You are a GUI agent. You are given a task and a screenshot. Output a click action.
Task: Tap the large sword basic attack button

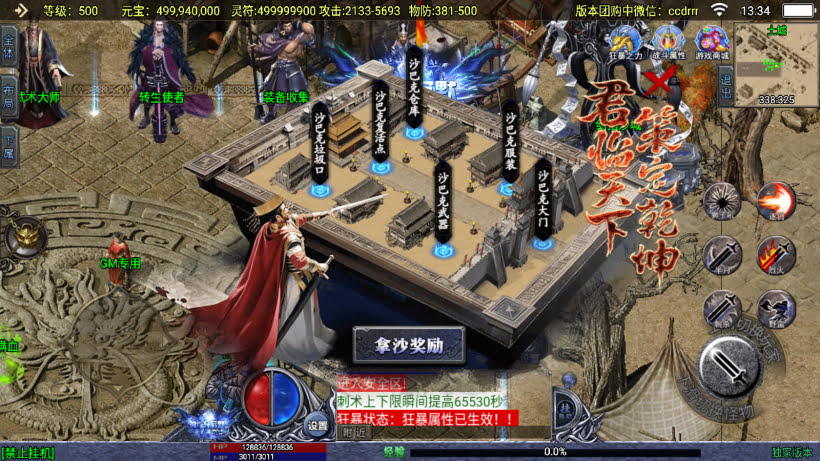coord(733,371)
